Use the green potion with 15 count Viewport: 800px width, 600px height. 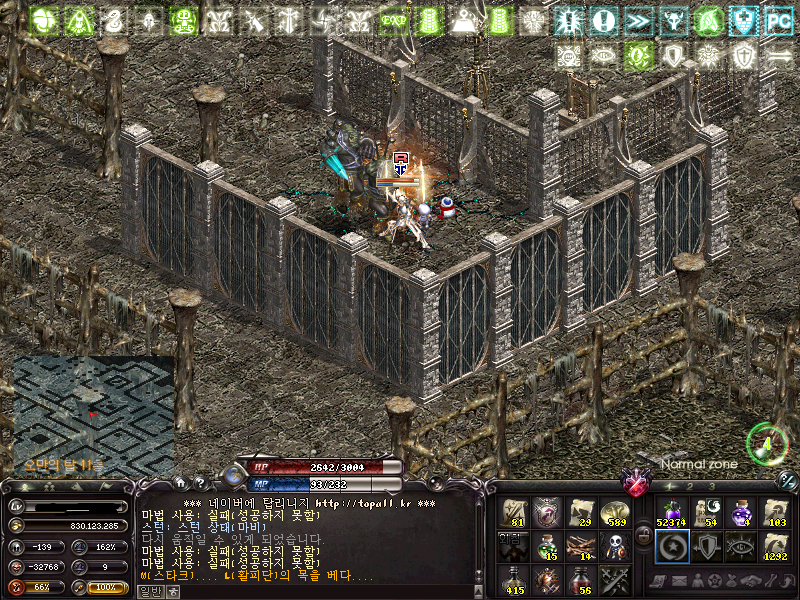pyautogui.click(x=547, y=546)
